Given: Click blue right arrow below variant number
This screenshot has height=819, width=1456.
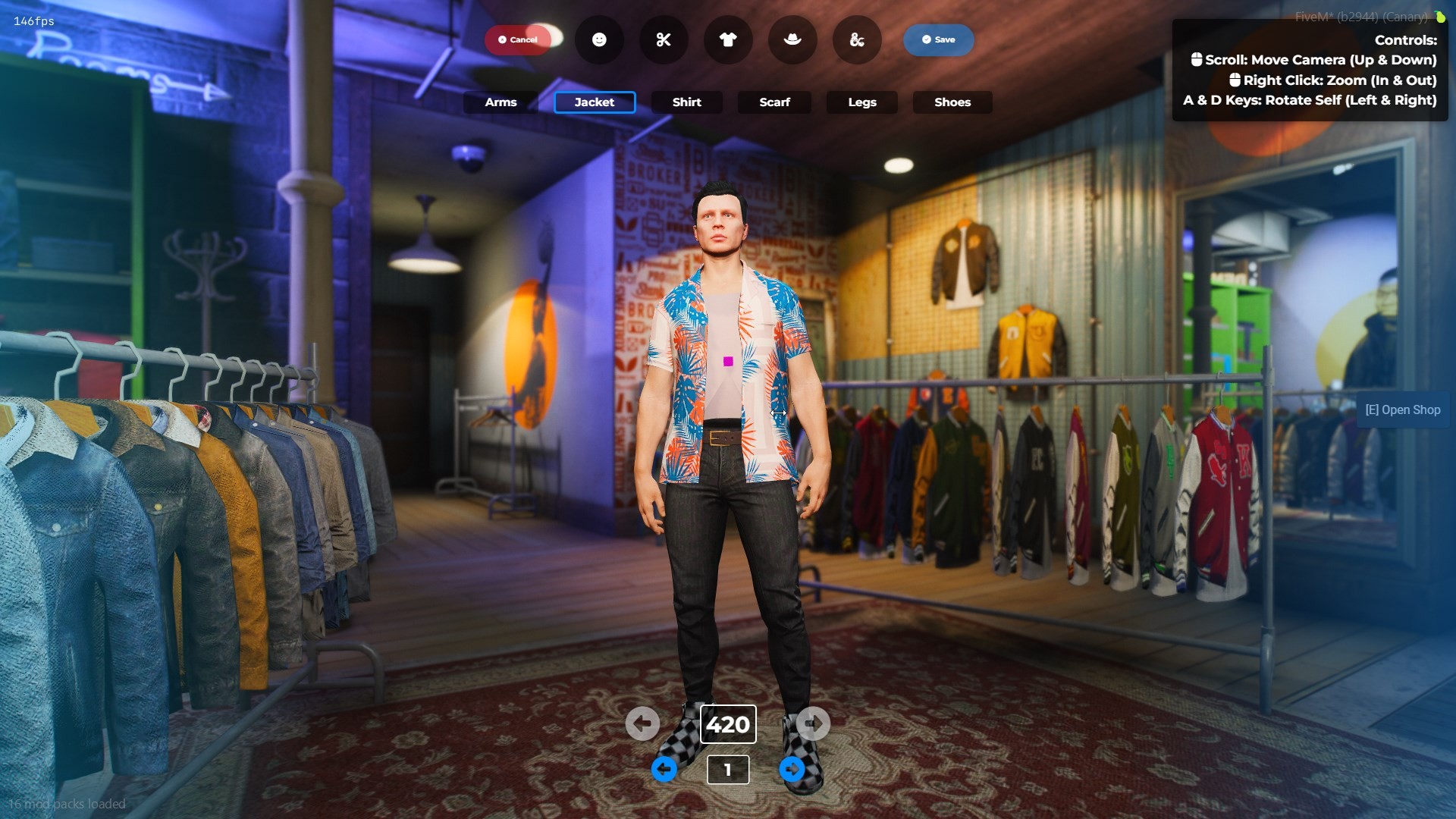Looking at the screenshot, I should (x=792, y=769).
